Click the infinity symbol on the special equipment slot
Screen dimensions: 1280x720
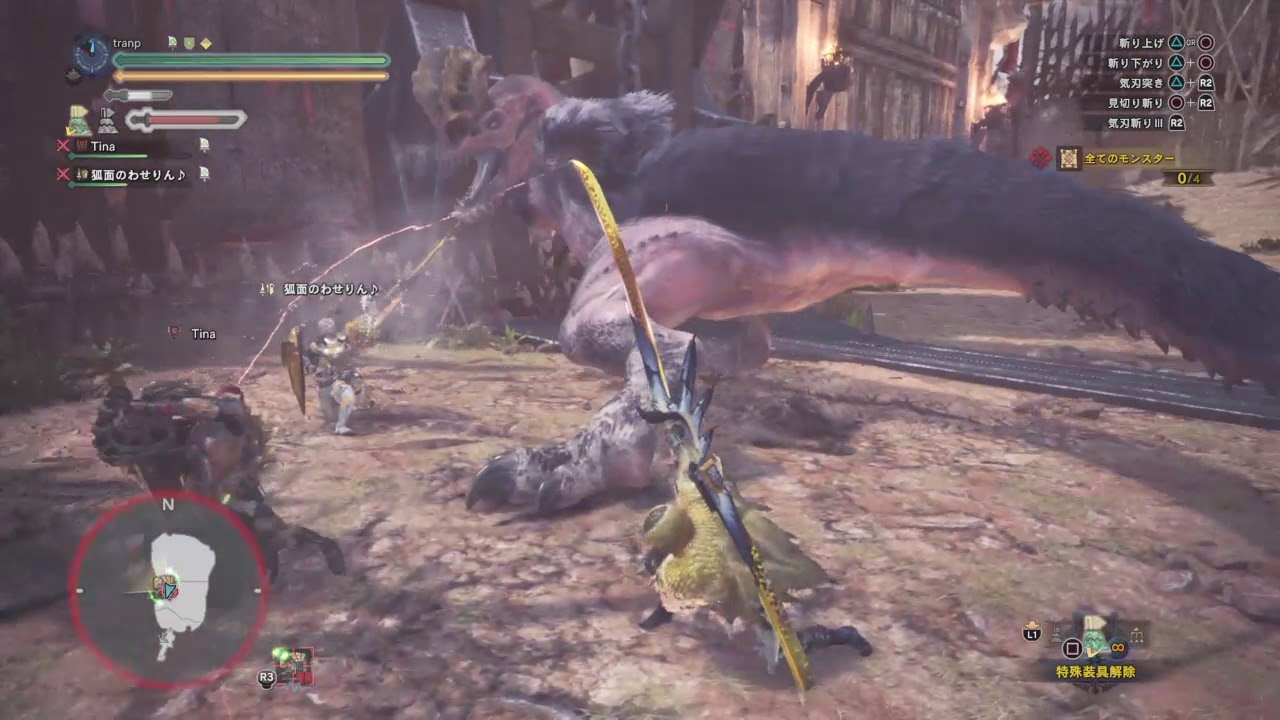1118,647
